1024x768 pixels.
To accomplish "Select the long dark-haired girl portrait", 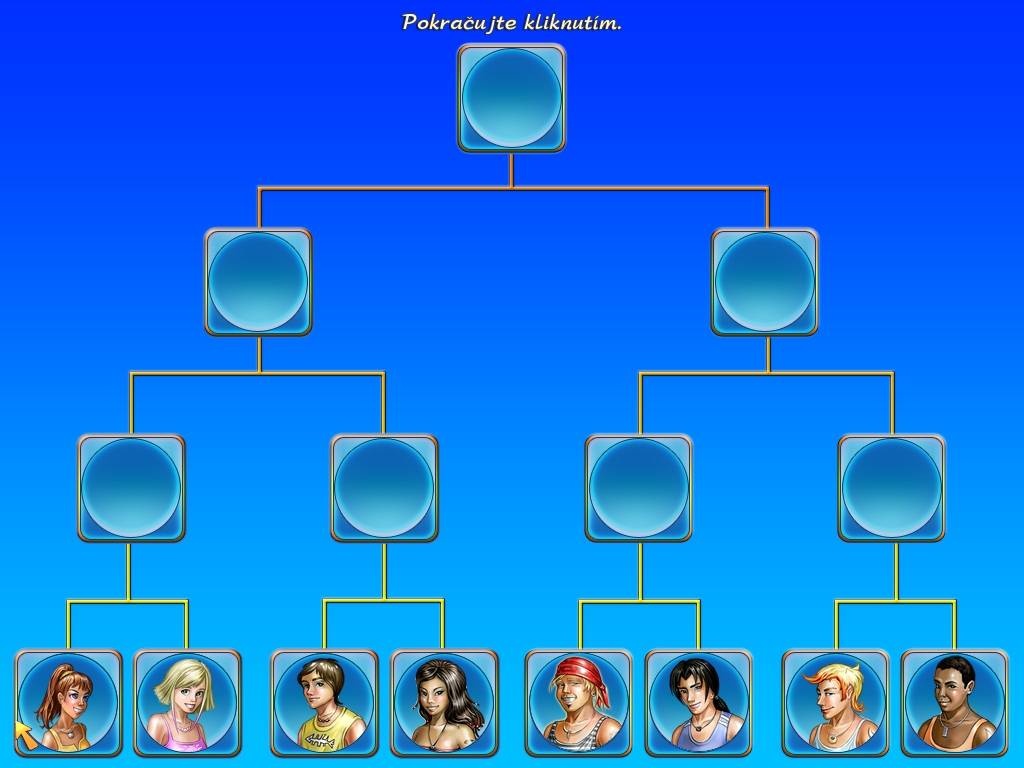I will coord(443,702).
